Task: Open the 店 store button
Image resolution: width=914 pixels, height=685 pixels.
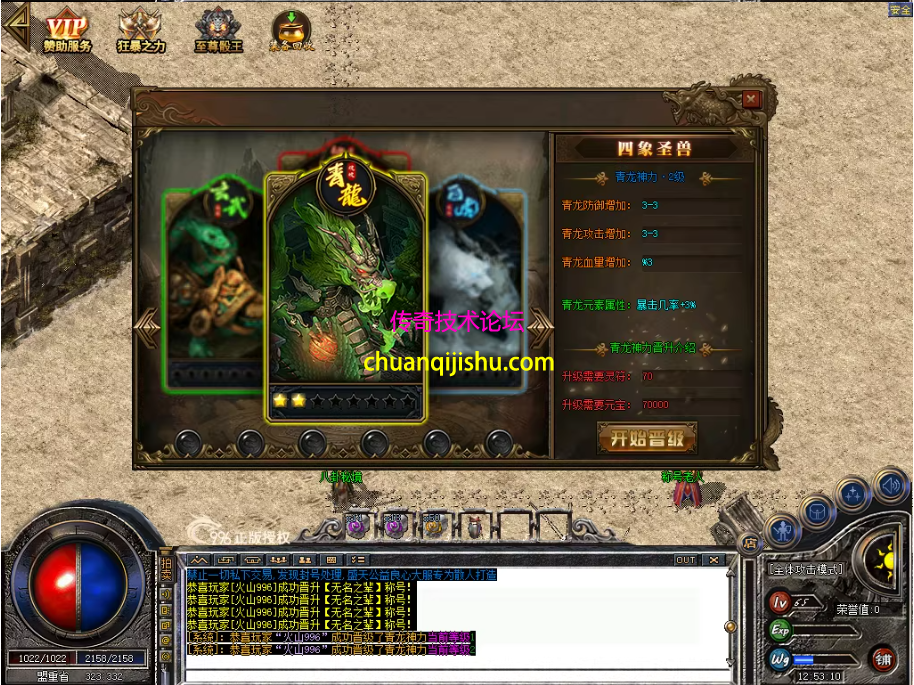Action: [748, 542]
